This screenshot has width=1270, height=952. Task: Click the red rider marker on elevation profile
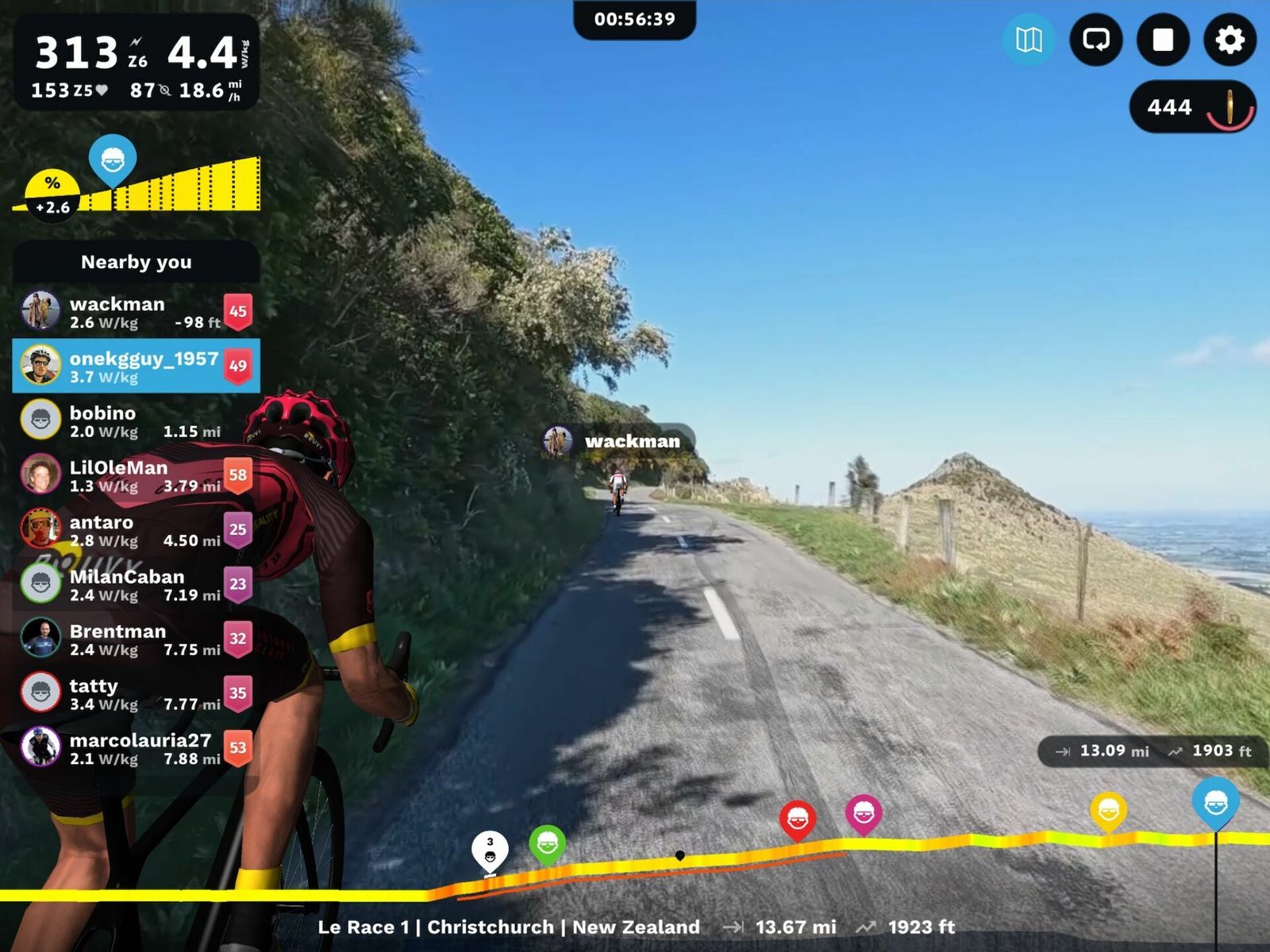(798, 820)
